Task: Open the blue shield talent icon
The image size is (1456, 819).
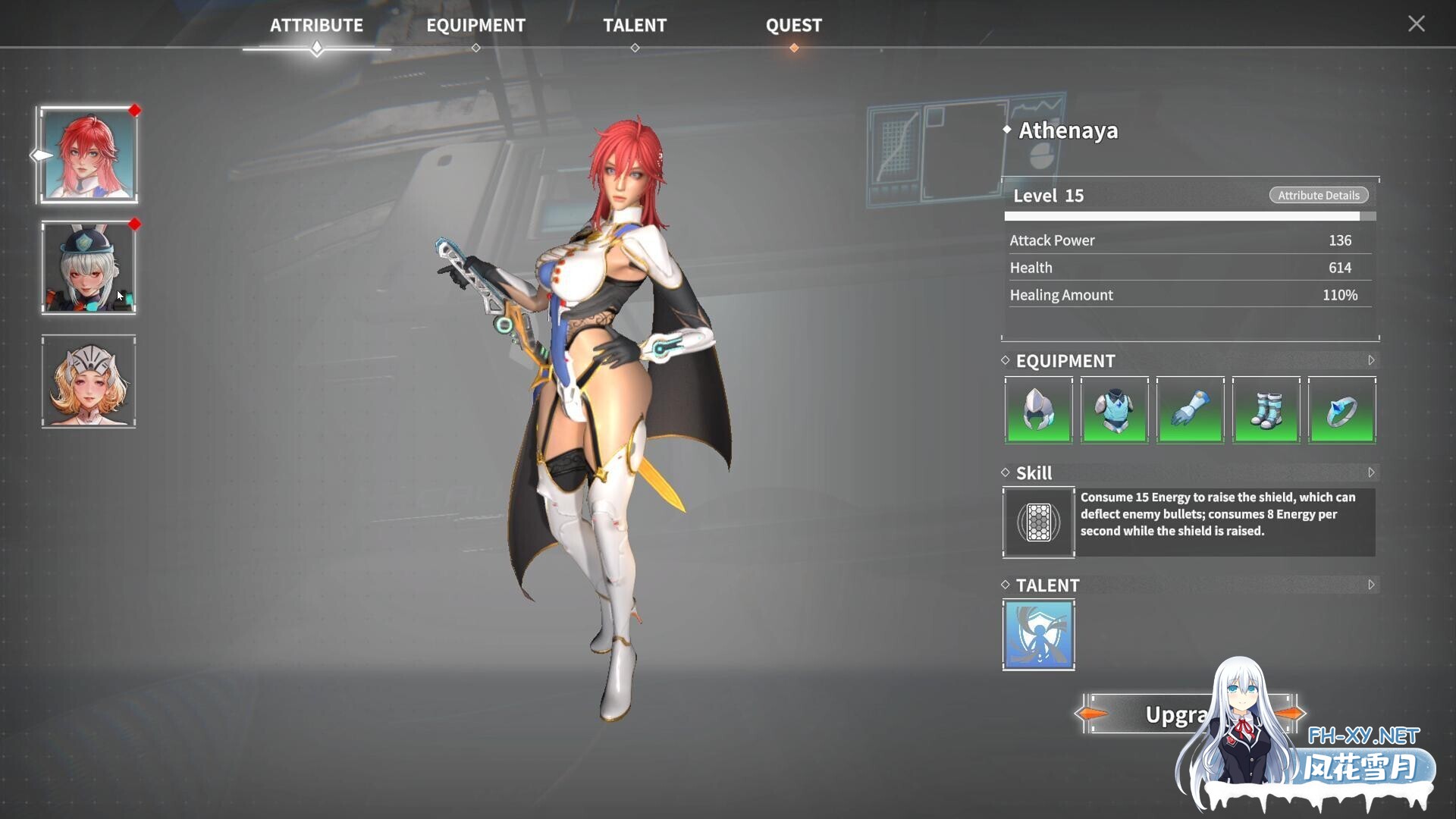Action: point(1038,635)
